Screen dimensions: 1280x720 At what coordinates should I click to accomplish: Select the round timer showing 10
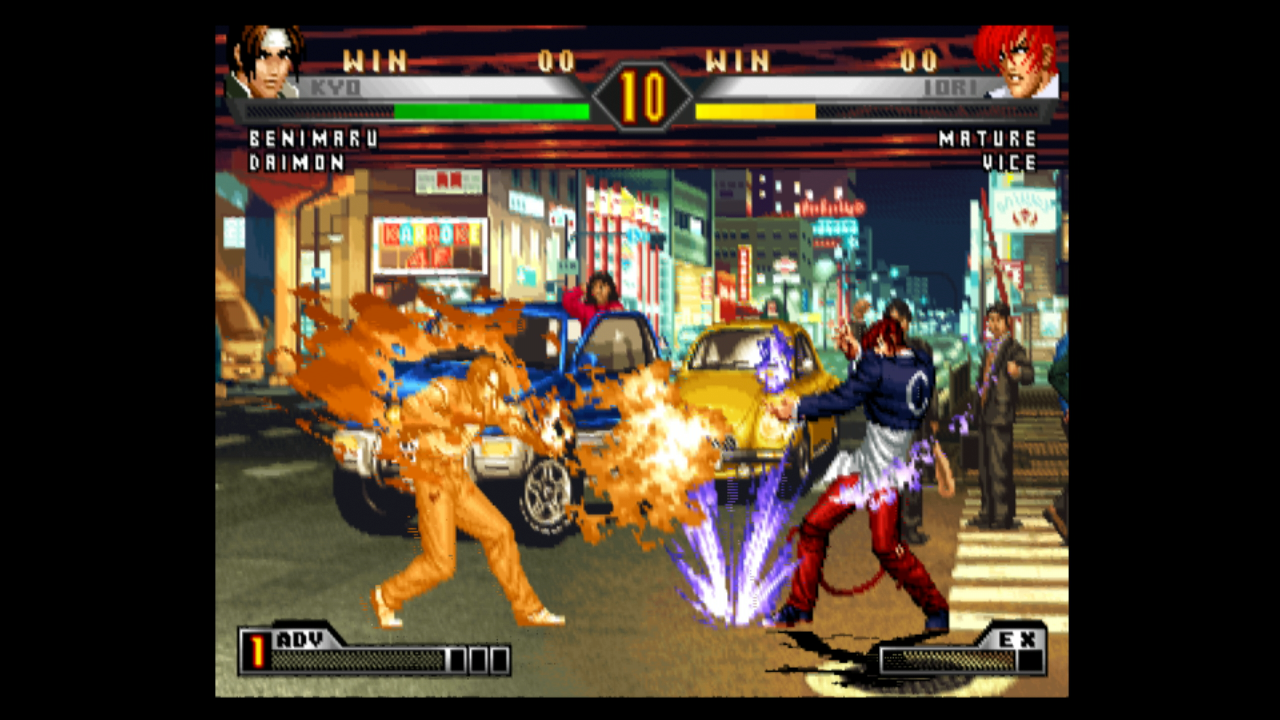[641, 95]
